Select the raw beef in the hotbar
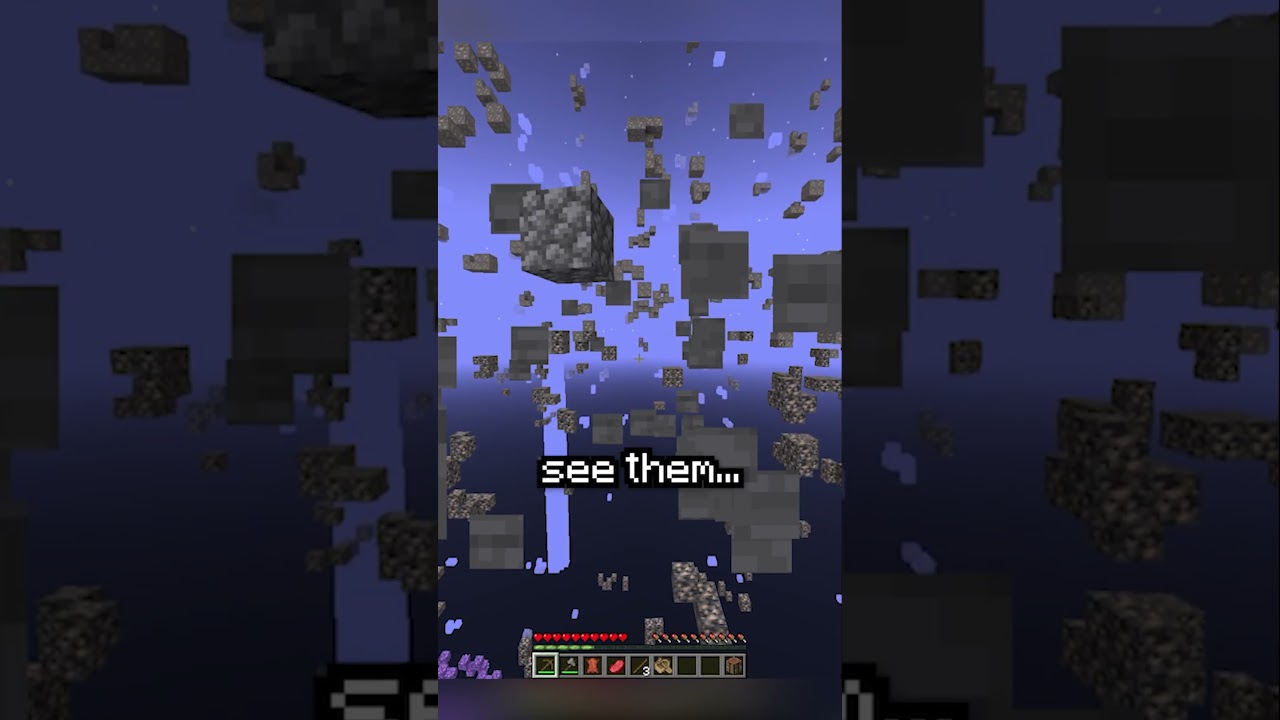1280x720 pixels. pos(617,665)
